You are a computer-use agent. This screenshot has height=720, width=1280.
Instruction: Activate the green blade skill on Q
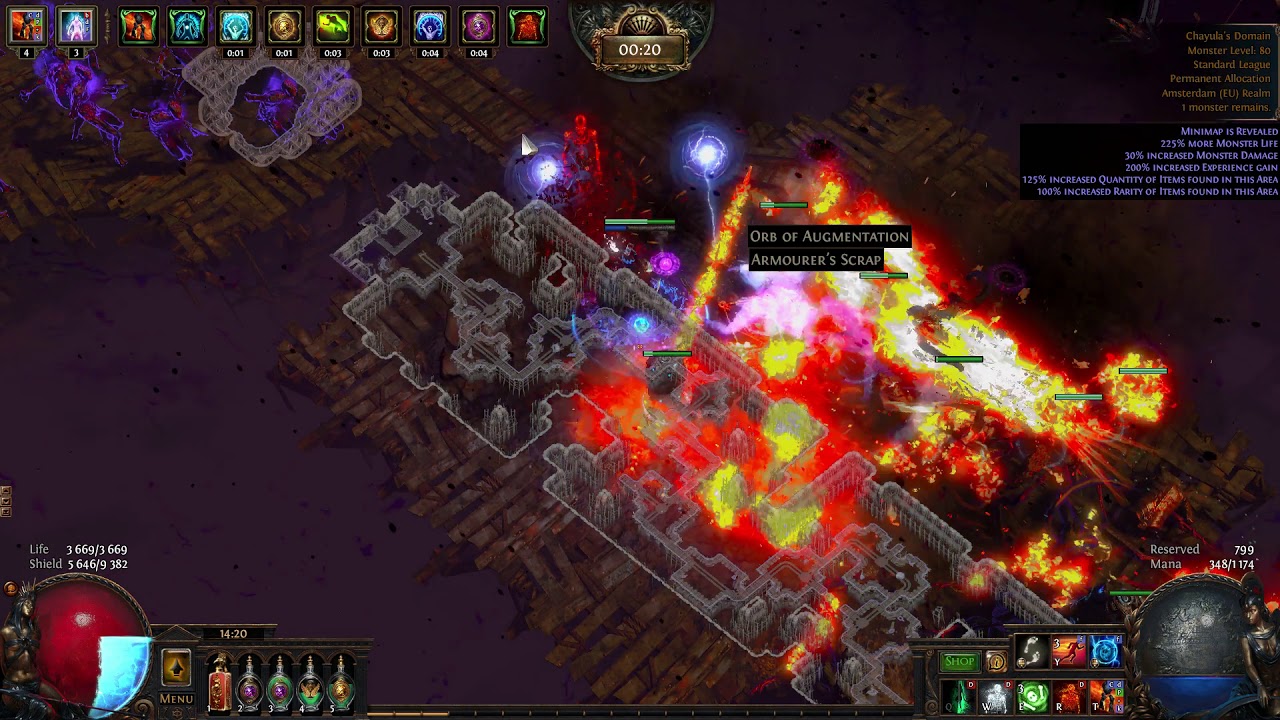tap(957, 697)
